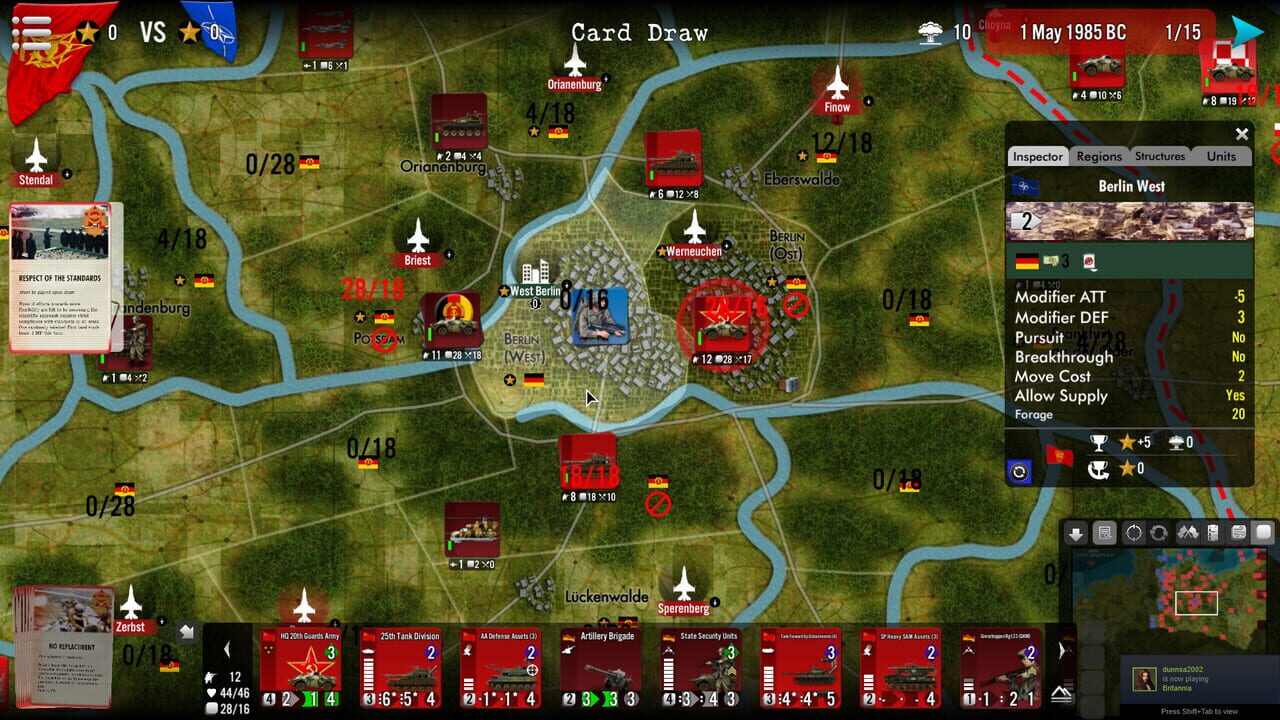Switch to the Regions tab

point(1100,156)
